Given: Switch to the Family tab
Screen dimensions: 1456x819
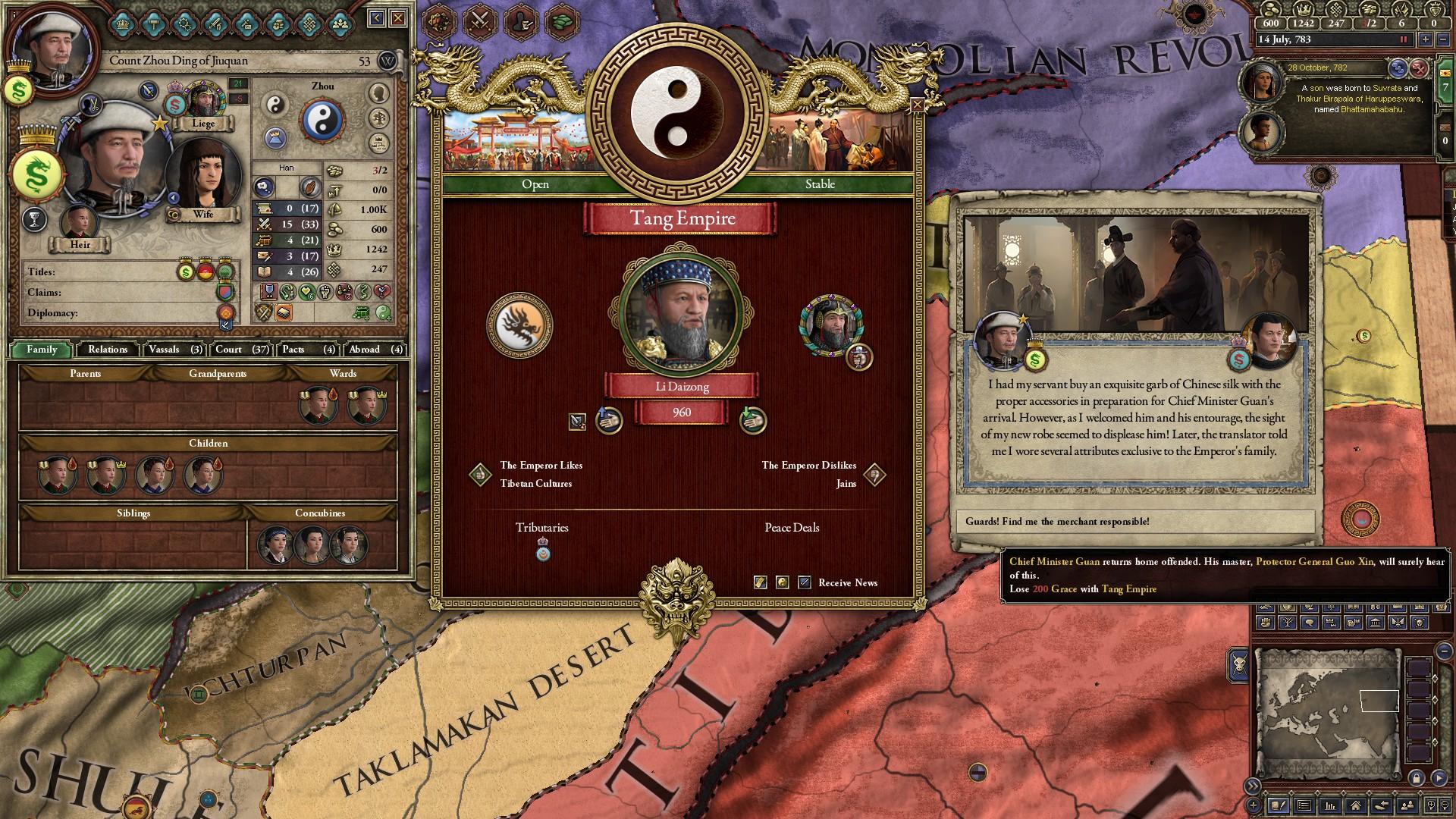Looking at the screenshot, I should coord(42,350).
